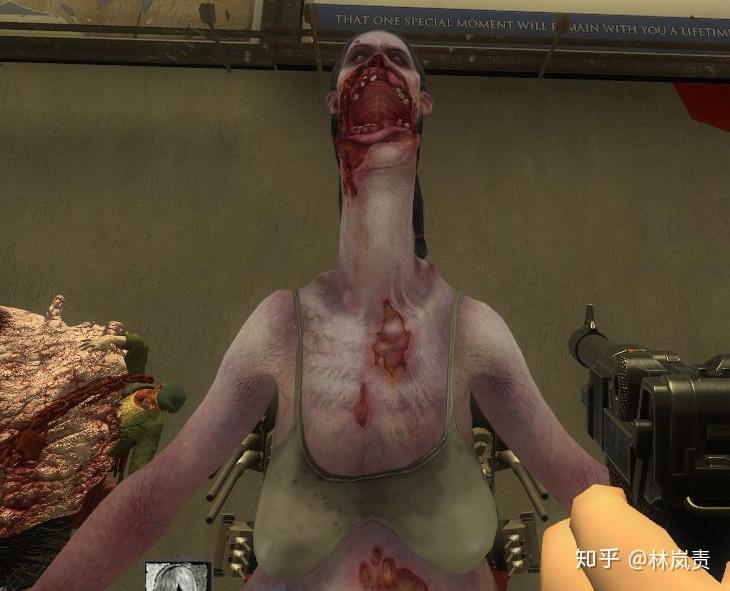Click the grey character portrait icon
This screenshot has height=591, width=730.
click(x=177, y=577)
